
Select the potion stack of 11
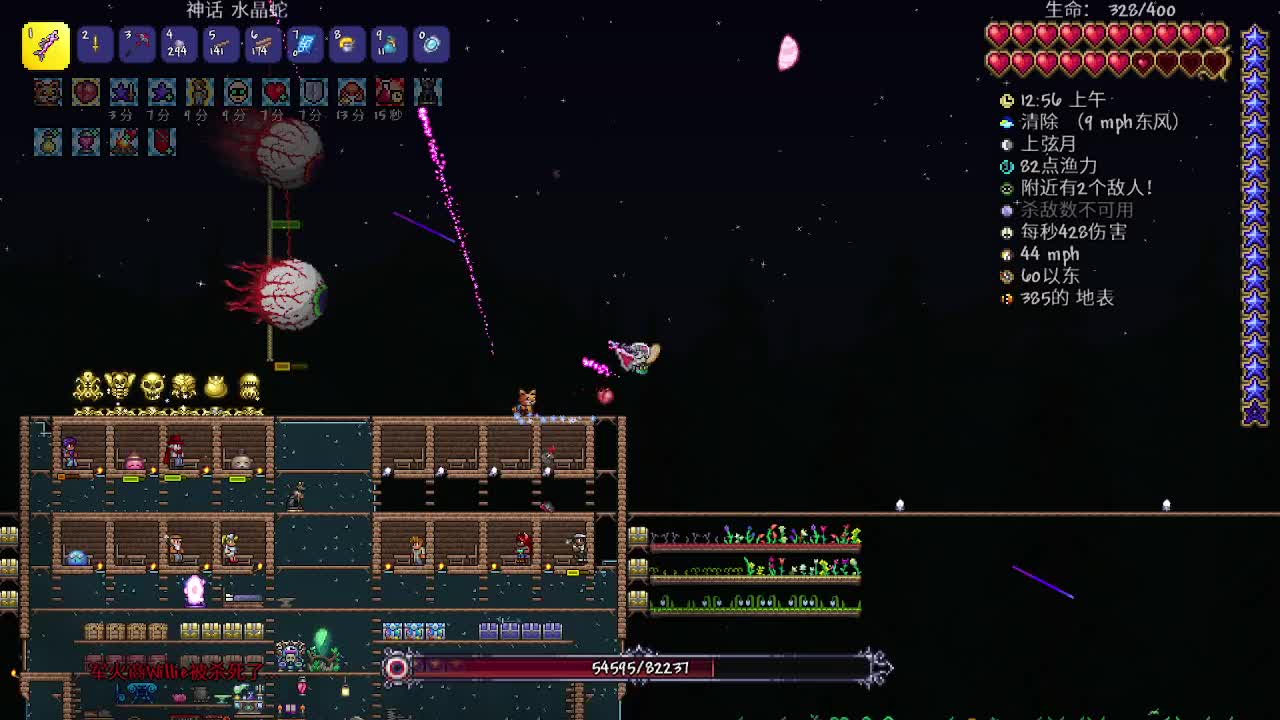389,45
